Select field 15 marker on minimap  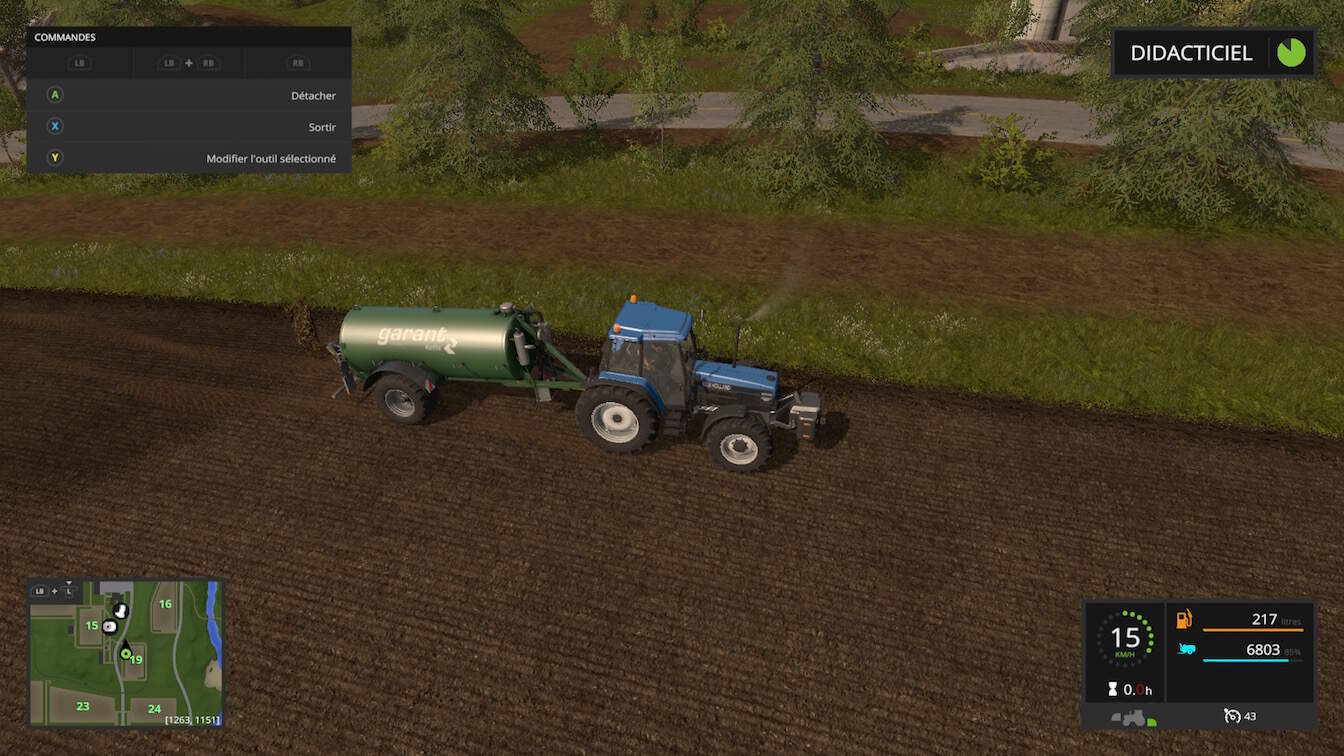click(x=91, y=626)
